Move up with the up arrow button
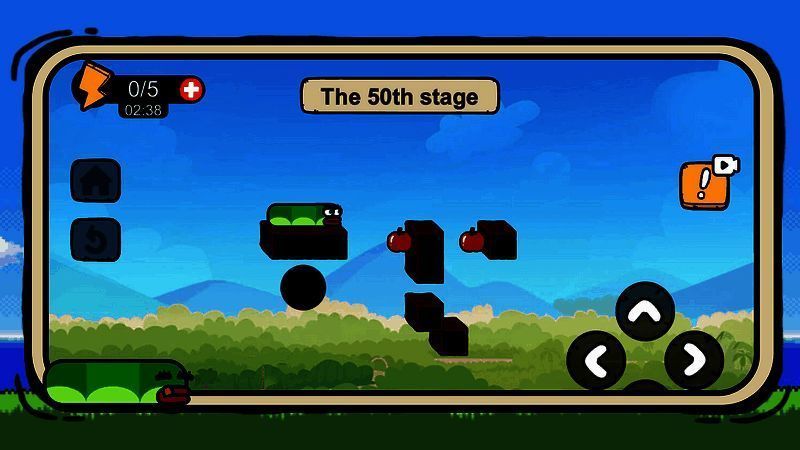This screenshot has height=450, width=800. coord(645,312)
